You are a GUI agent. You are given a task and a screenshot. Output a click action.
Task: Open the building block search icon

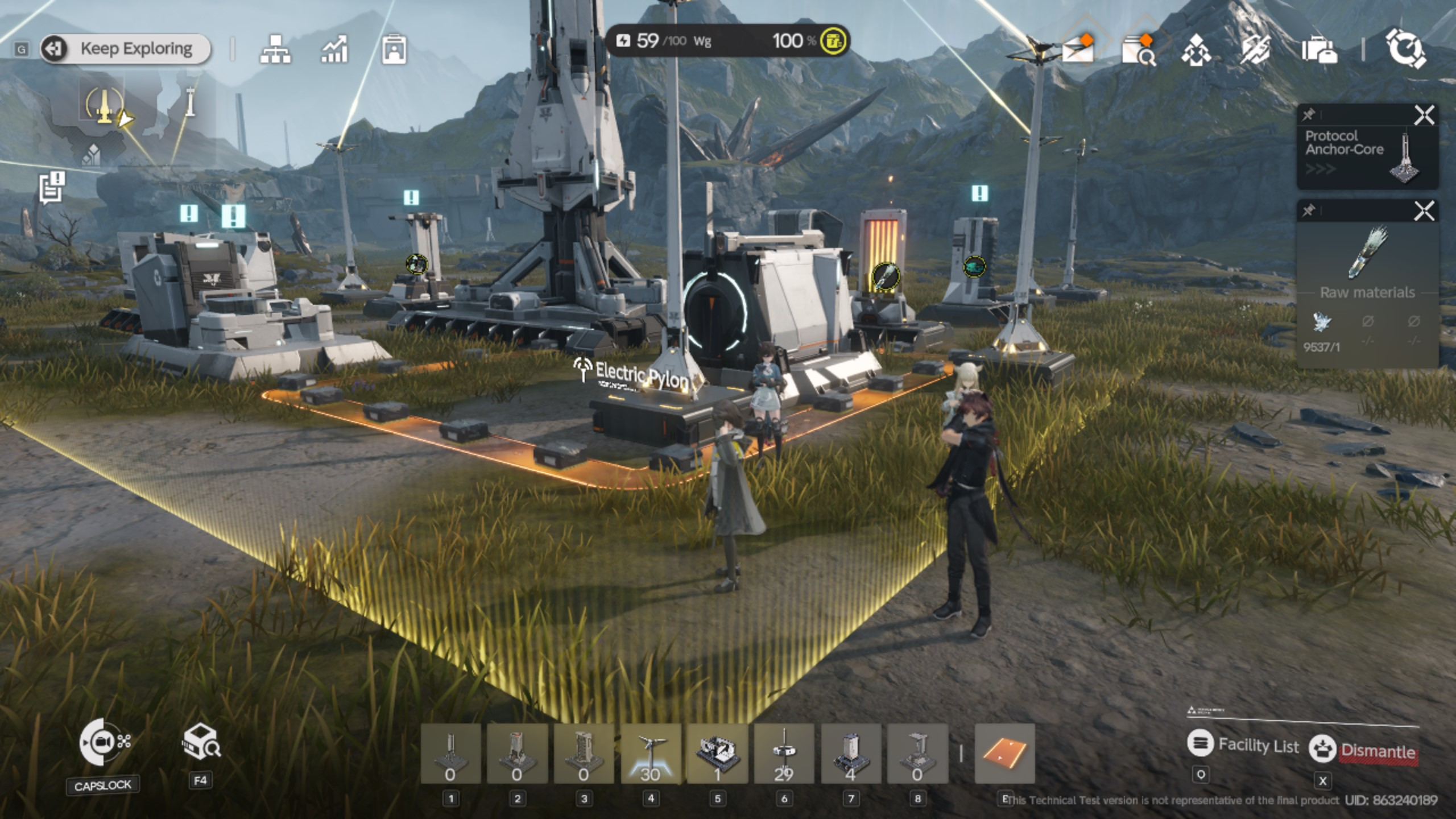pos(200,742)
